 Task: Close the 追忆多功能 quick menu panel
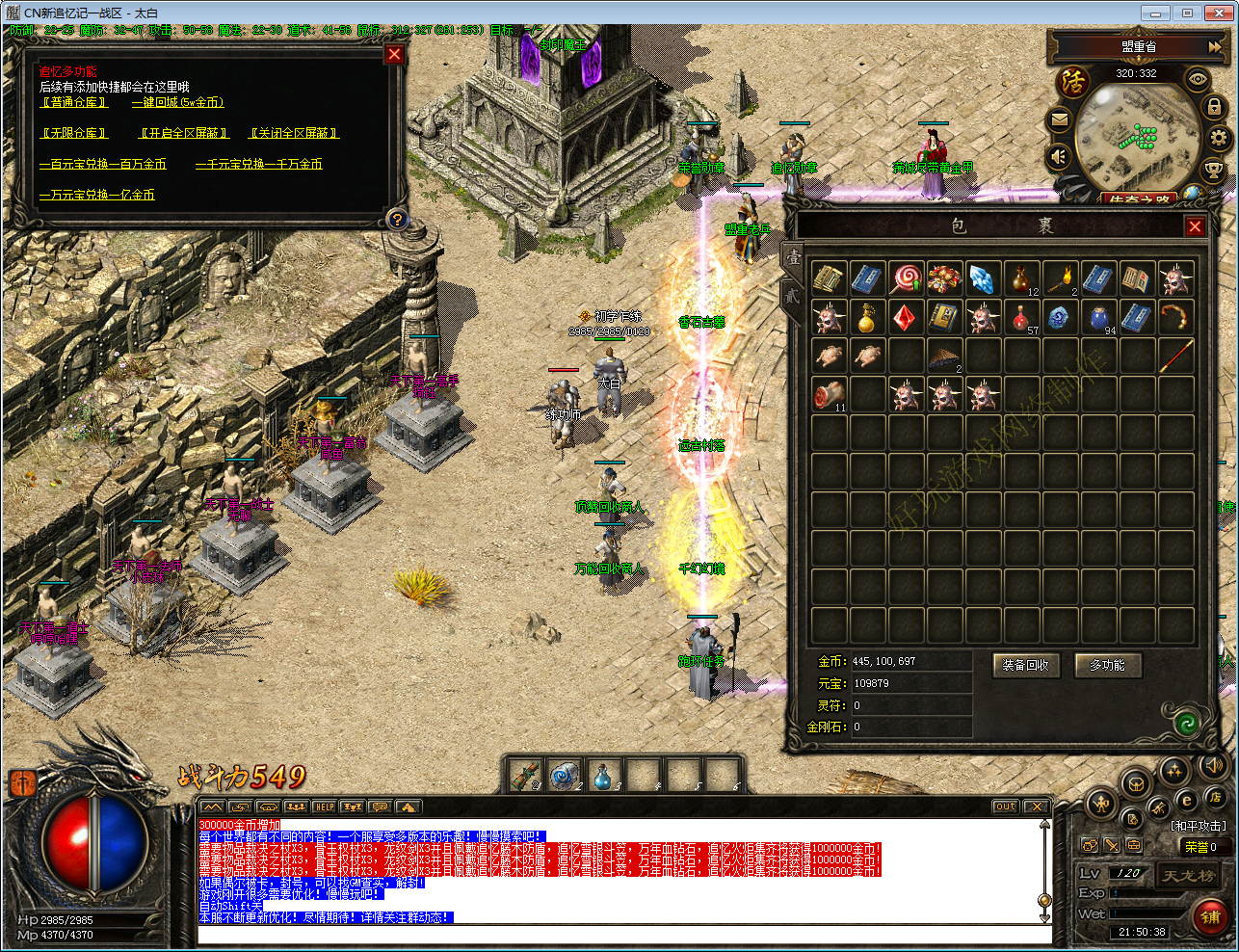(394, 55)
